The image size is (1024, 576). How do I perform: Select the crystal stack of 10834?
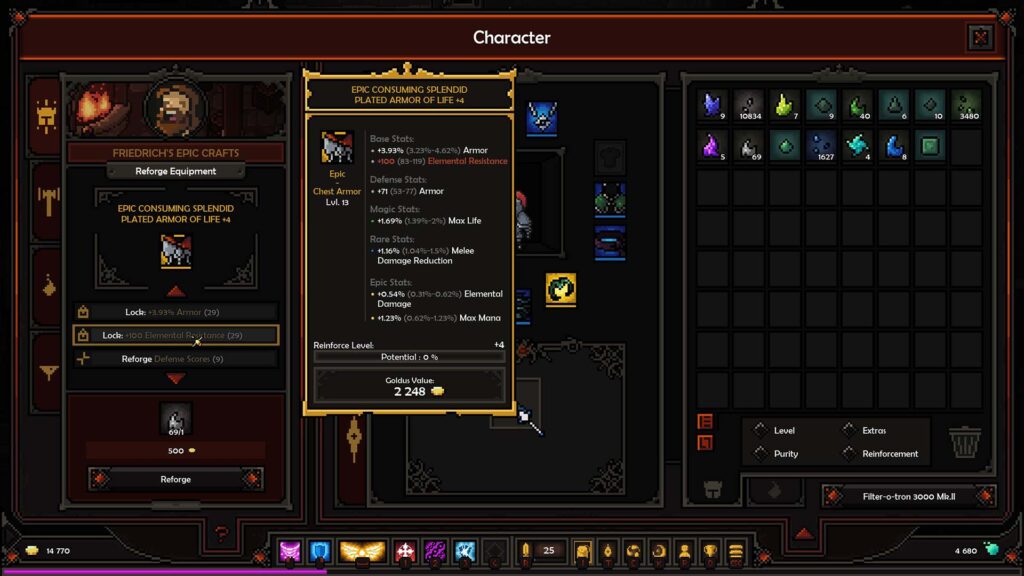[x=749, y=105]
